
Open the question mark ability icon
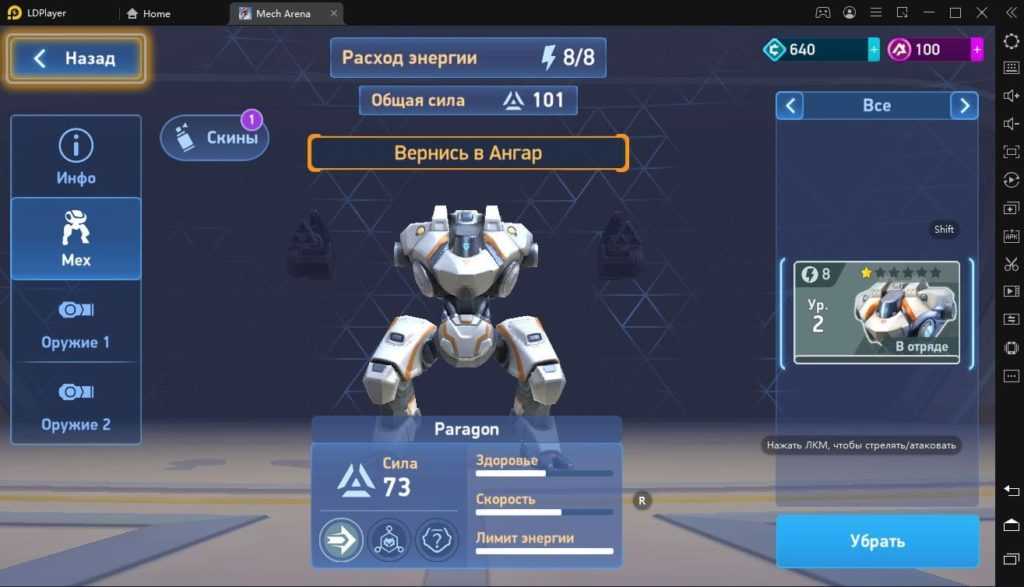click(436, 540)
